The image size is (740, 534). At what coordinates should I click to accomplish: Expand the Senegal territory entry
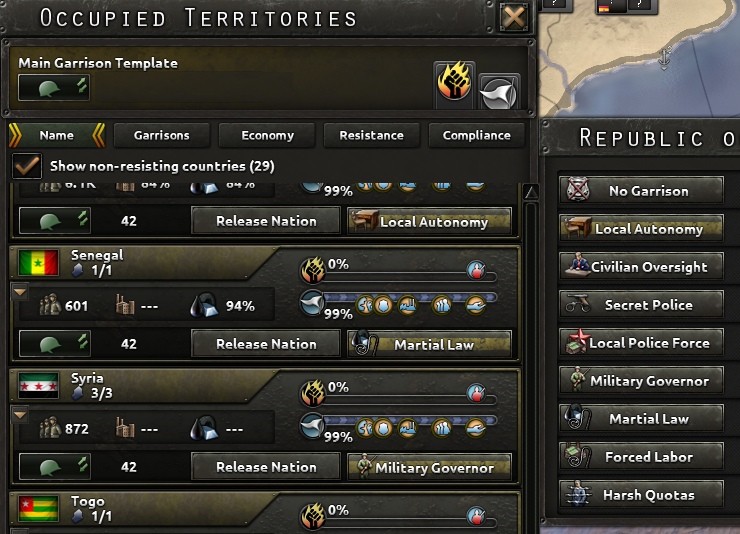(17, 291)
